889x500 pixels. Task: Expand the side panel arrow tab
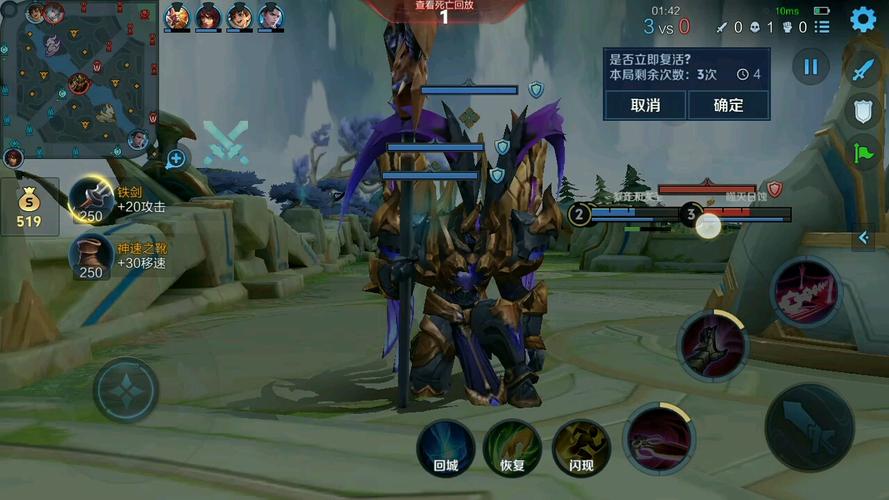click(865, 238)
